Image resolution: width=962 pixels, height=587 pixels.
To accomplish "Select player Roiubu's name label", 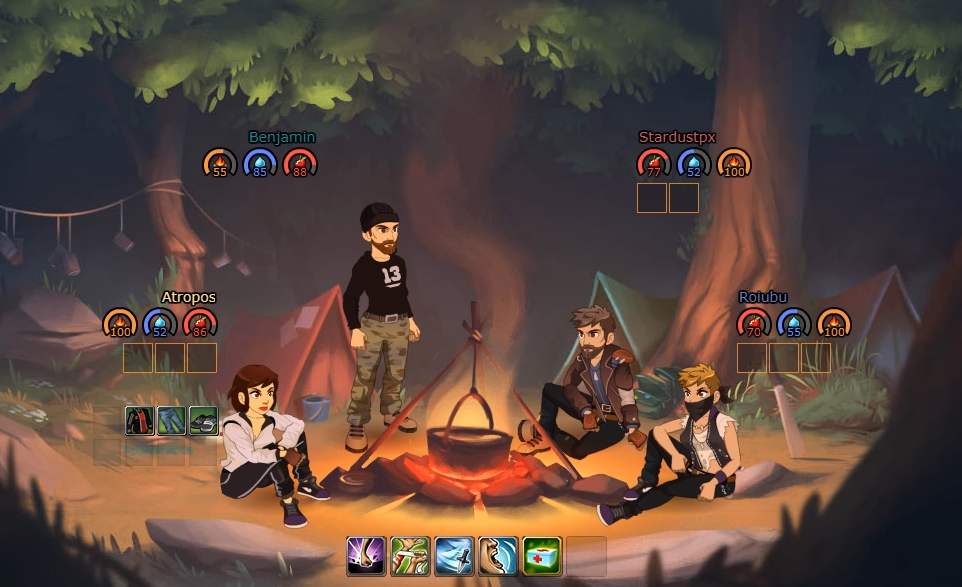I will pyautogui.click(x=763, y=297).
